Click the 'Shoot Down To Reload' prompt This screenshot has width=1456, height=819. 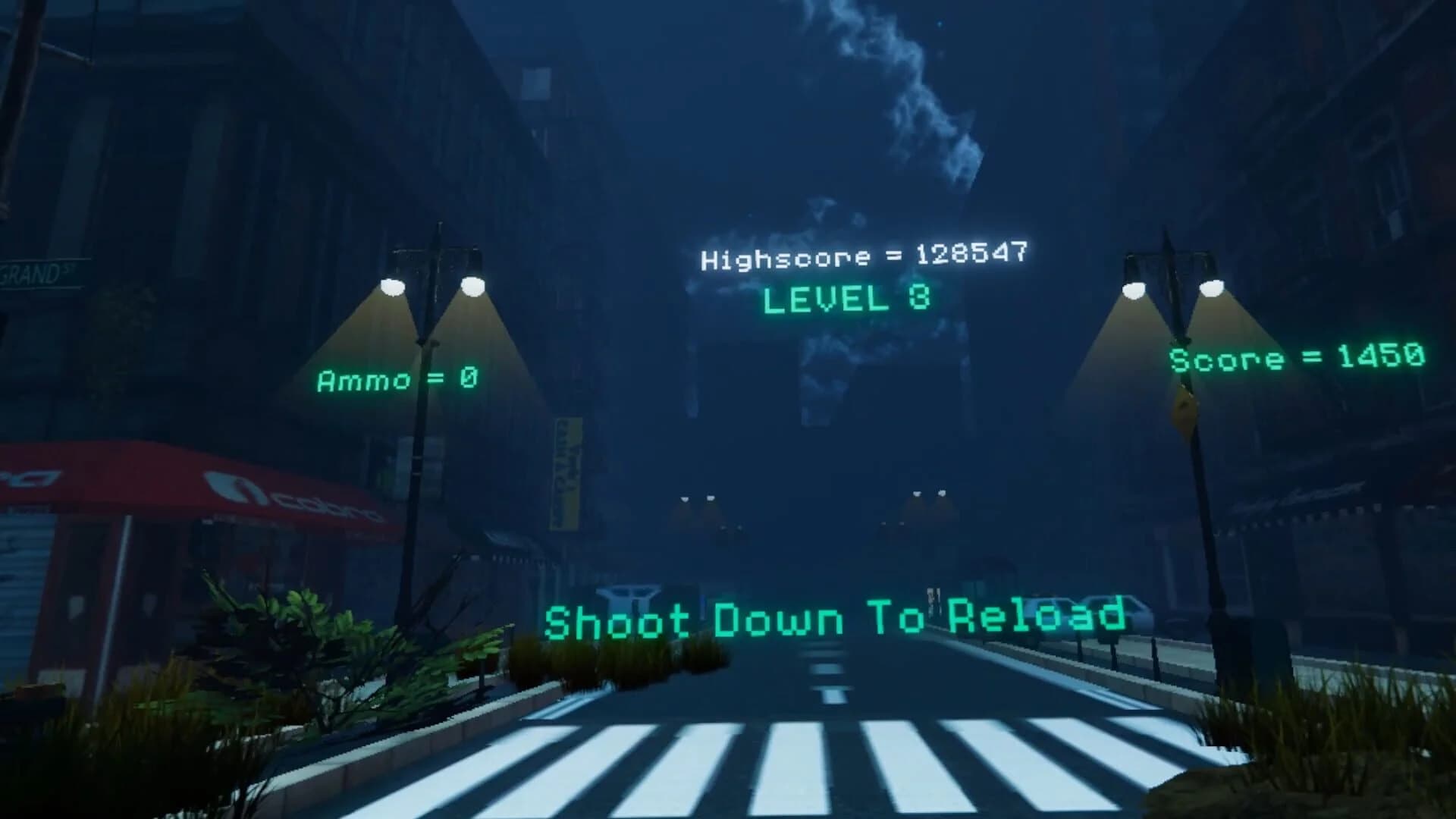point(834,620)
